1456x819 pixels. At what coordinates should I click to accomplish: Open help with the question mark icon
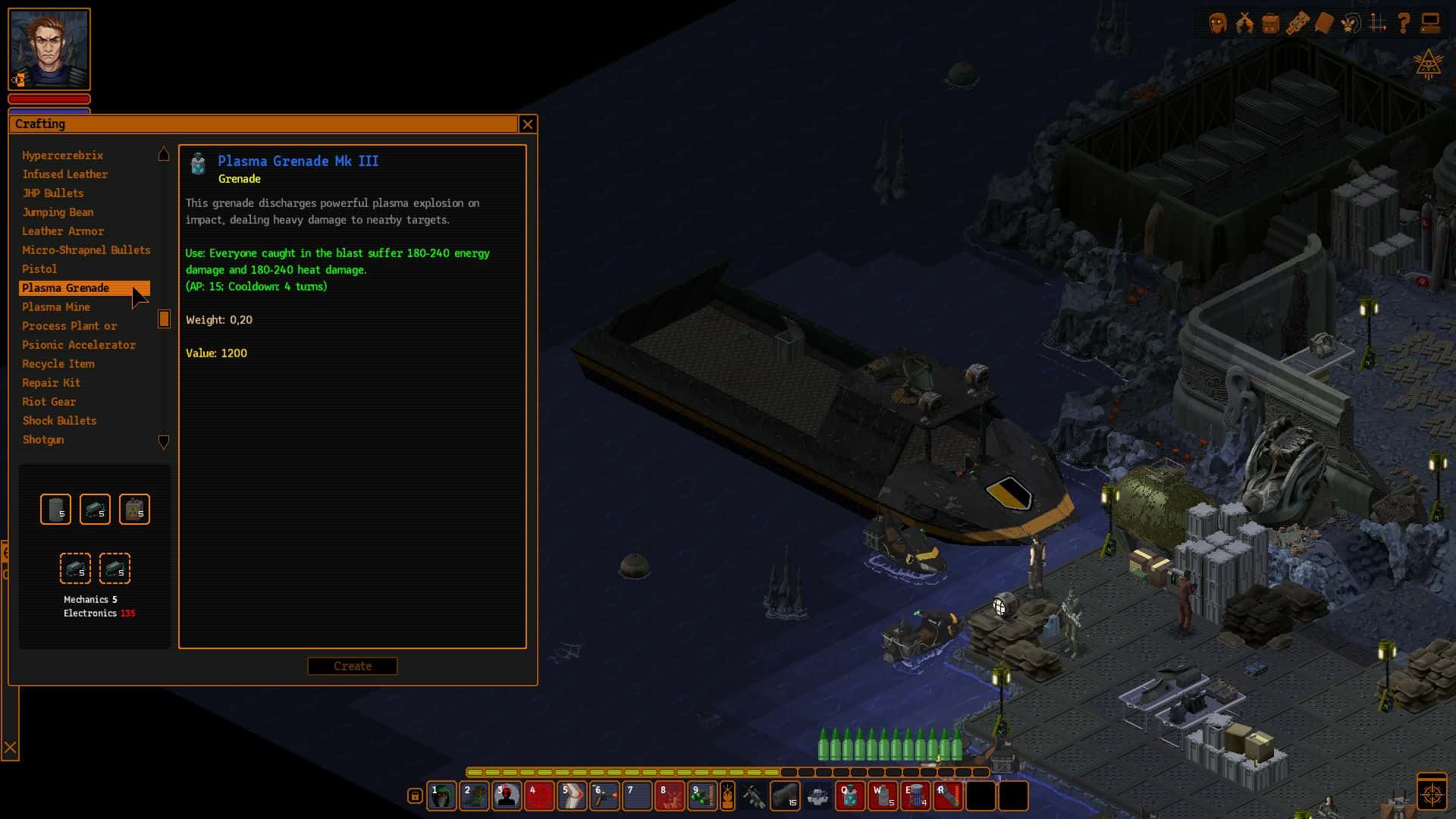pyautogui.click(x=1402, y=23)
